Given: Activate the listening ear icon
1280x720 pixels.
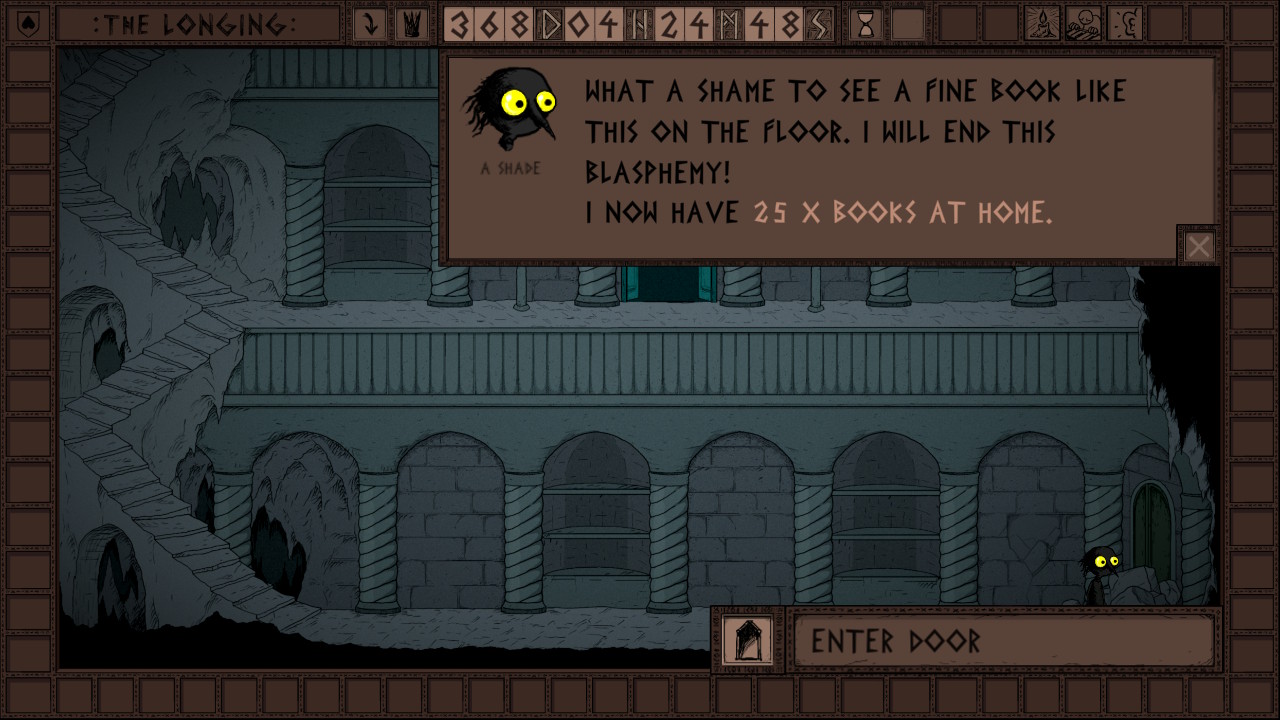Looking at the screenshot, I should 1126,24.
